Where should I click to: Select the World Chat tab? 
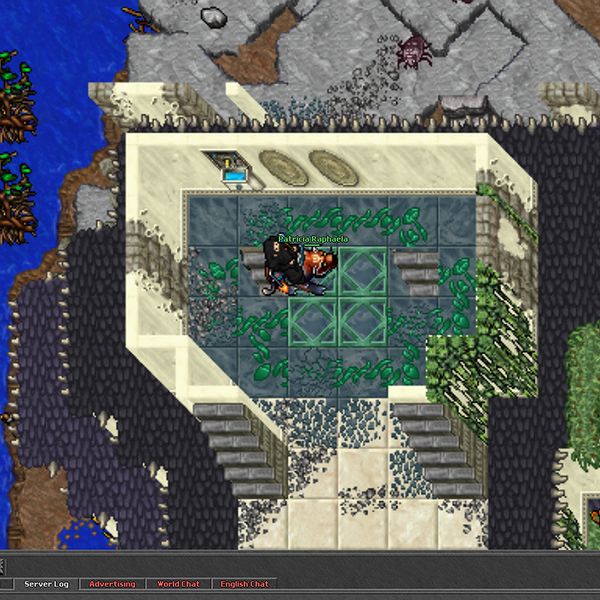point(178,584)
